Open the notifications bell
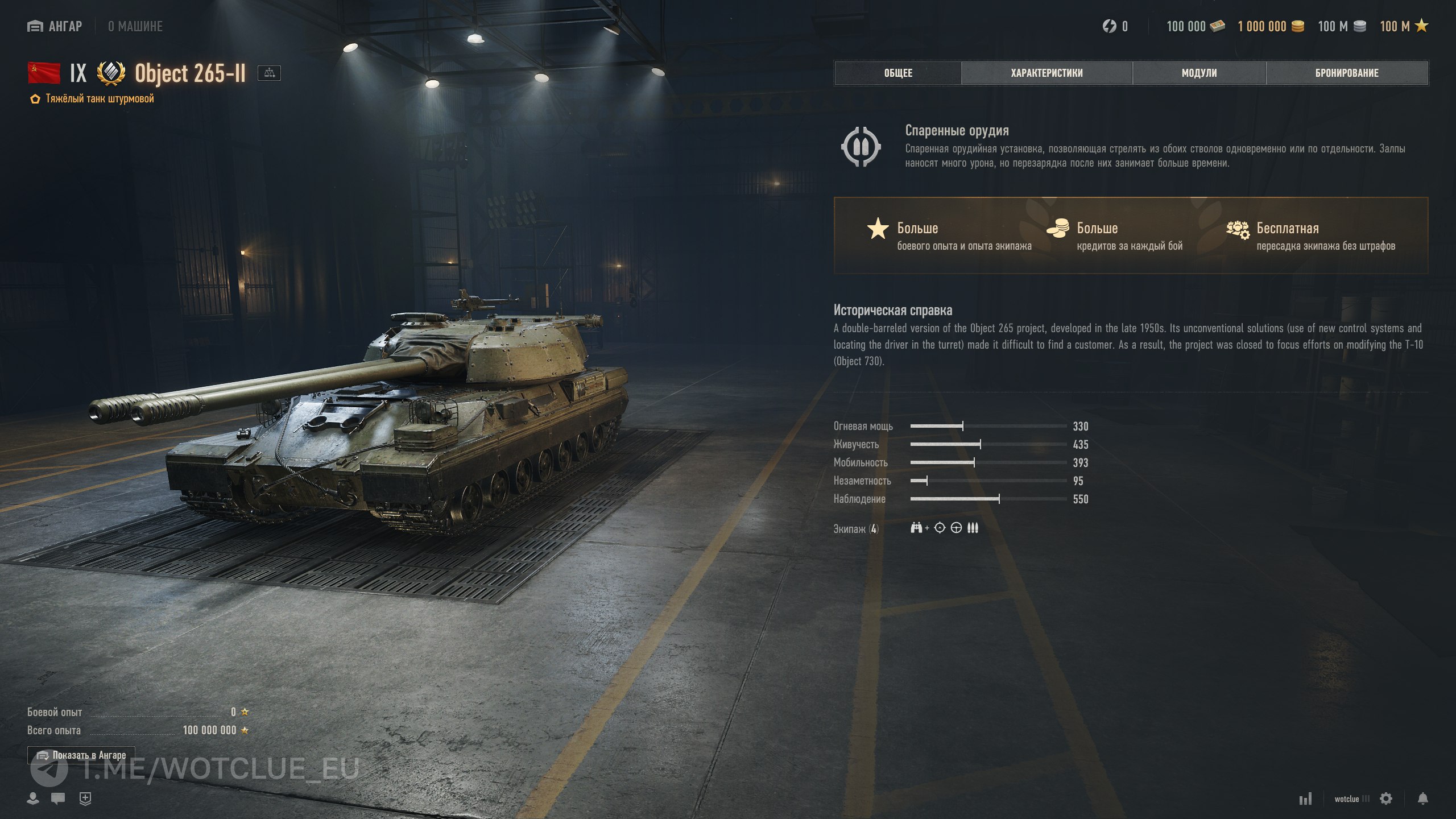The height and width of the screenshot is (819, 1456). [x=1422, y=799]
